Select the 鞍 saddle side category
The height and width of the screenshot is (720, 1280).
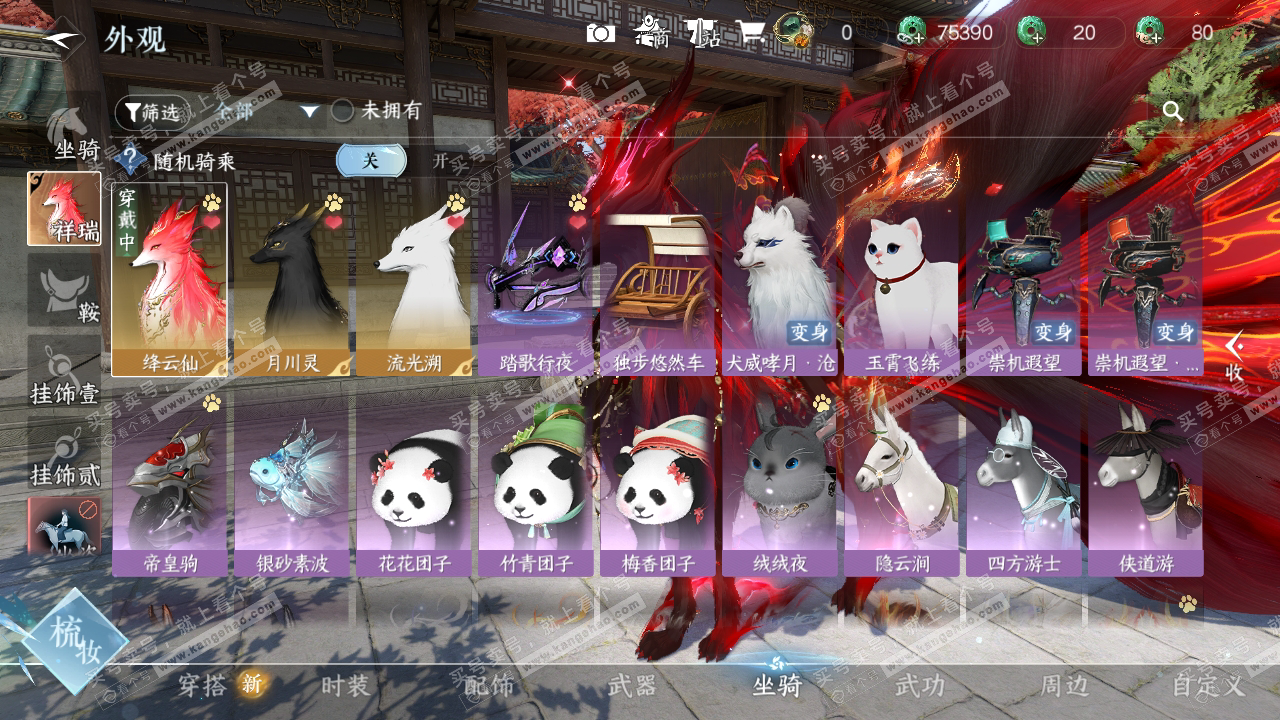[x=64, y=290]
